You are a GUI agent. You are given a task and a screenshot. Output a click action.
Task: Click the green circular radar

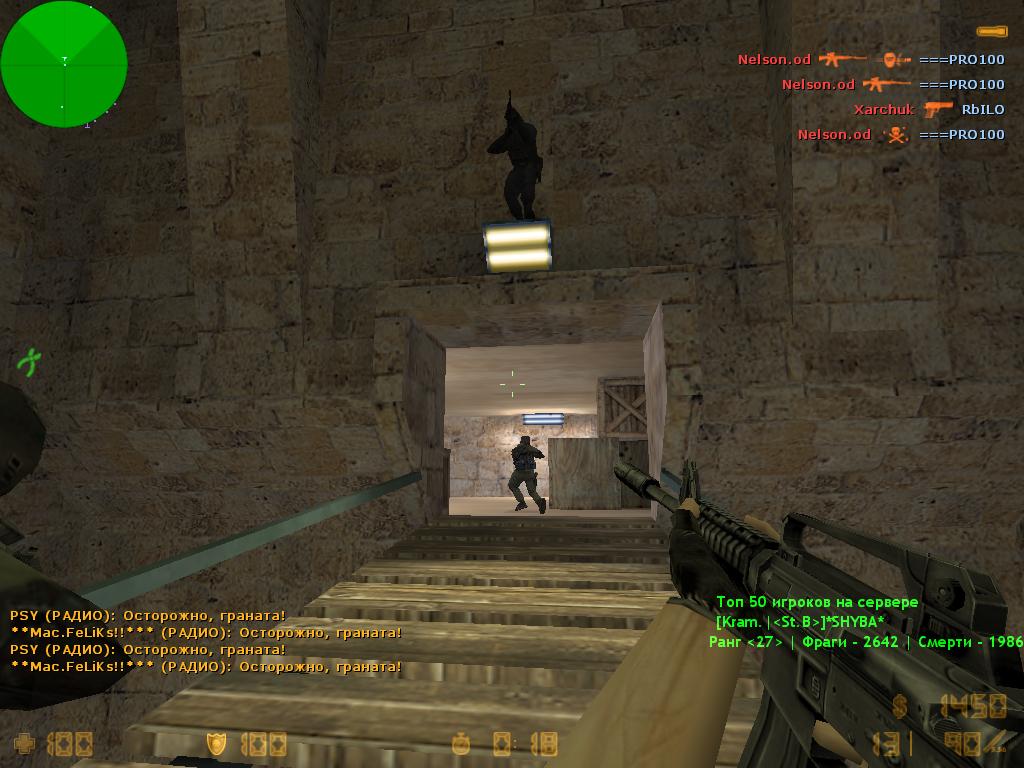[64, 64]
